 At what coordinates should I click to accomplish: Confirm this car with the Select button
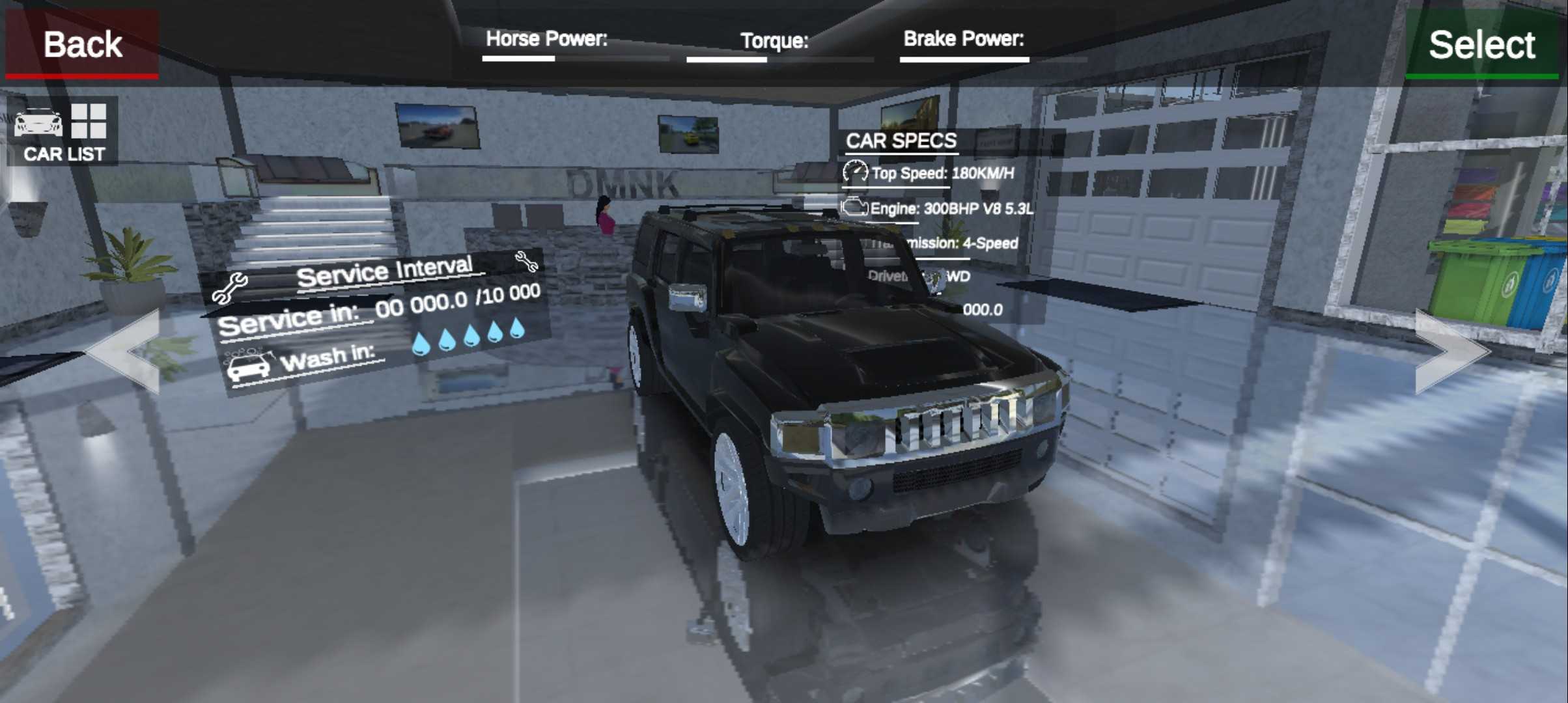[1481, 44]
